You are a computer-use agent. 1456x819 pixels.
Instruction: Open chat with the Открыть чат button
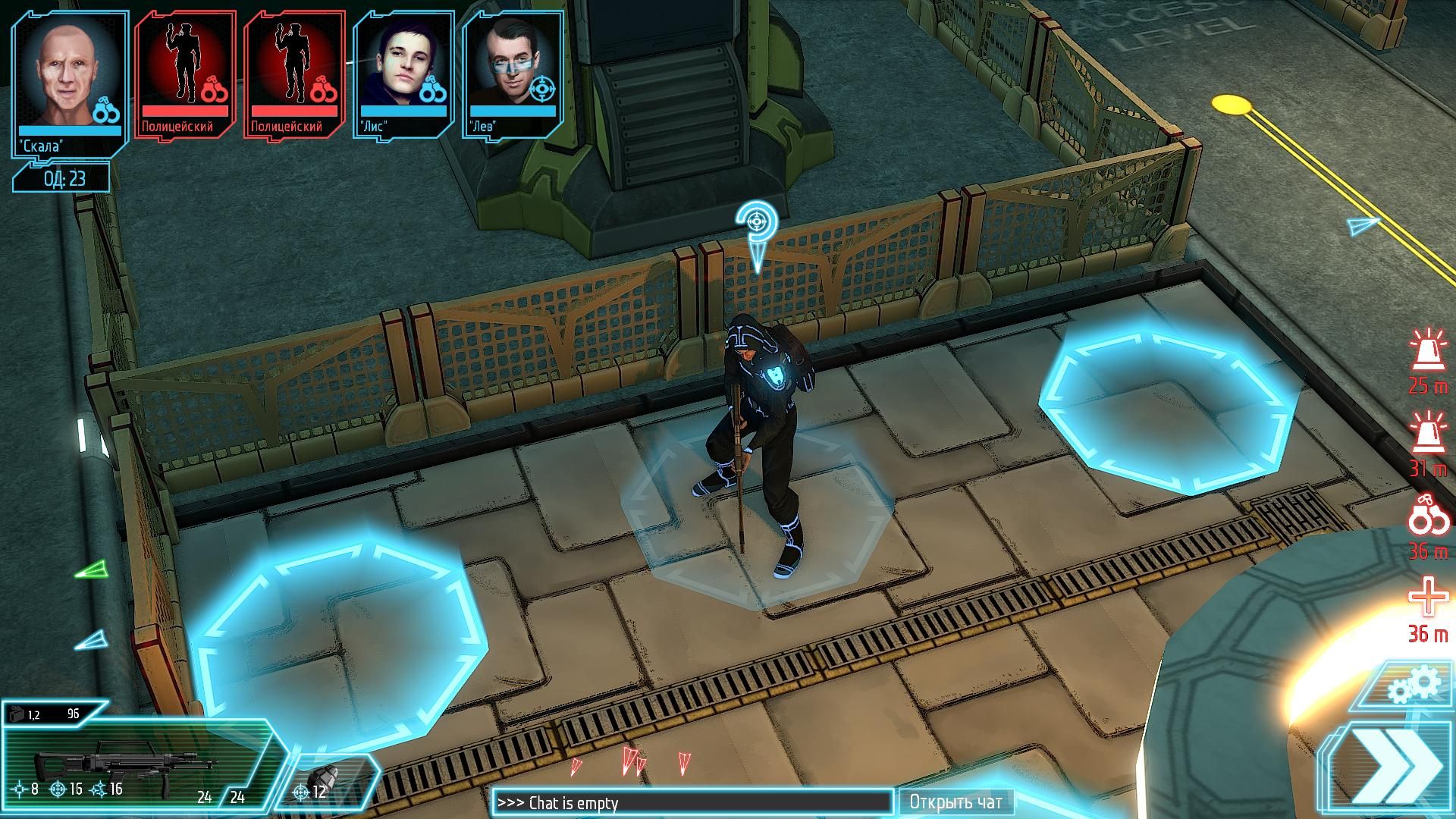click(x=955, y=802)
